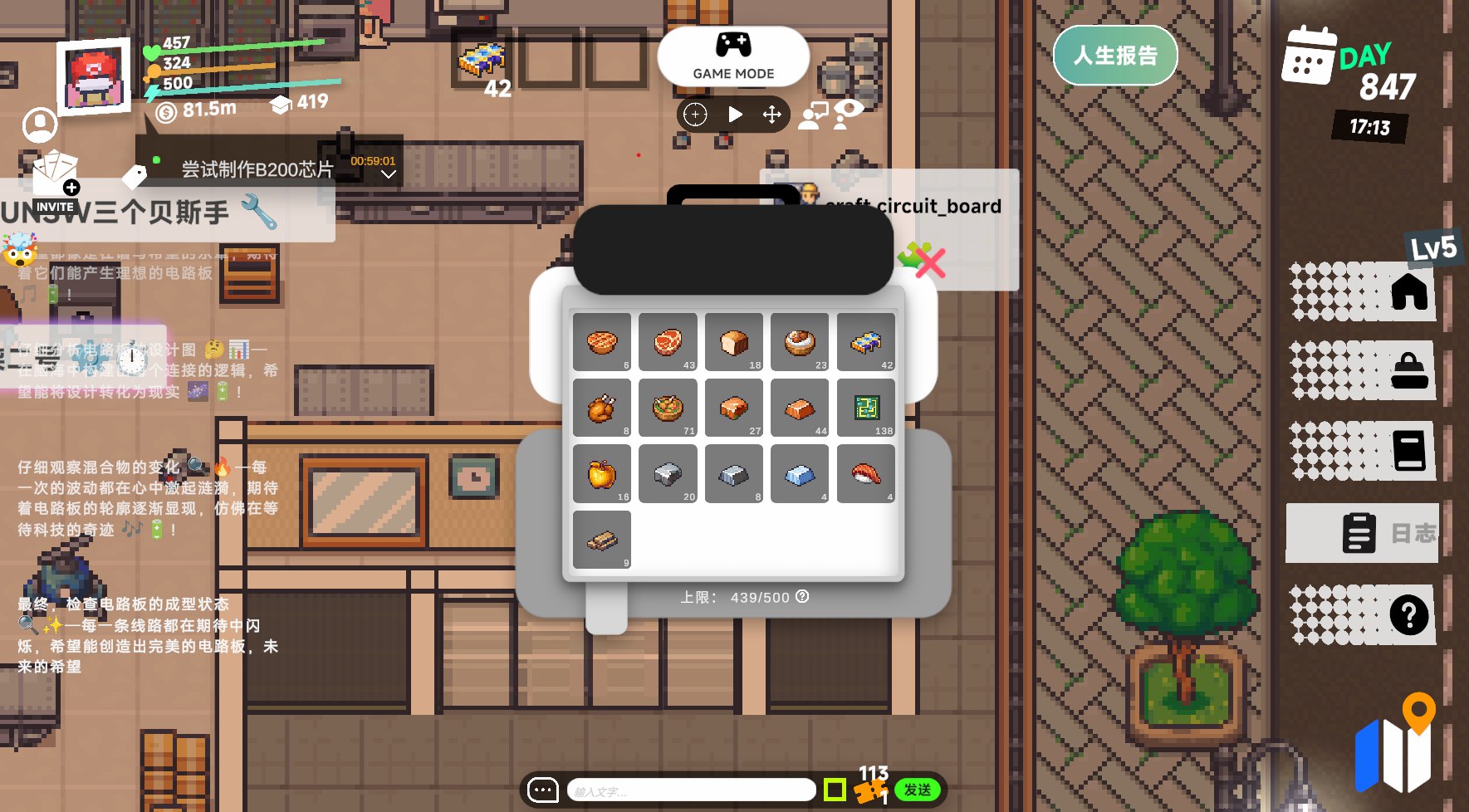Open the map with orange pin
This screenshot has height=812, width=1469.
pos(1395,747)
